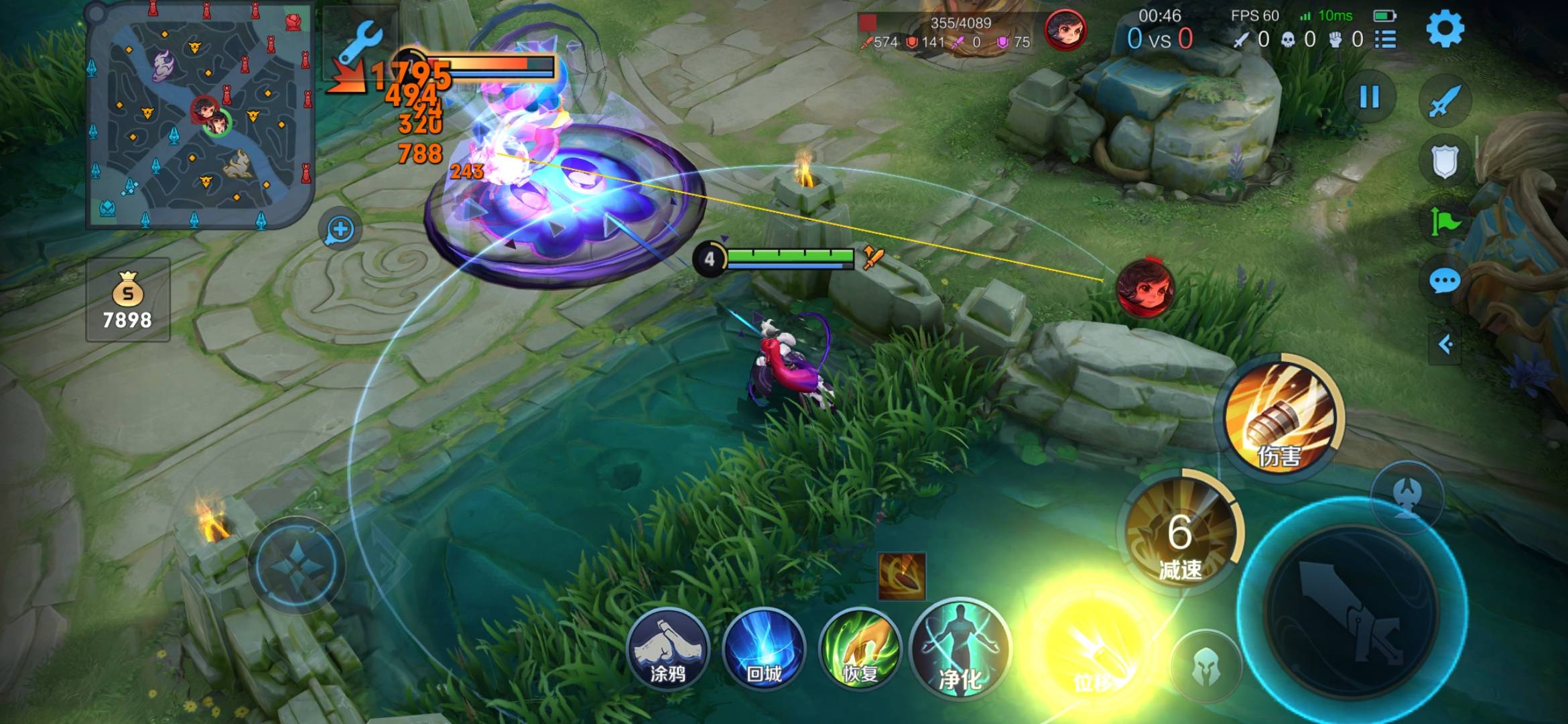Expand the side panel with the arrow
Image resolution: width=1568 pixels, height=724 pixels.
(x=1445, y=345)
